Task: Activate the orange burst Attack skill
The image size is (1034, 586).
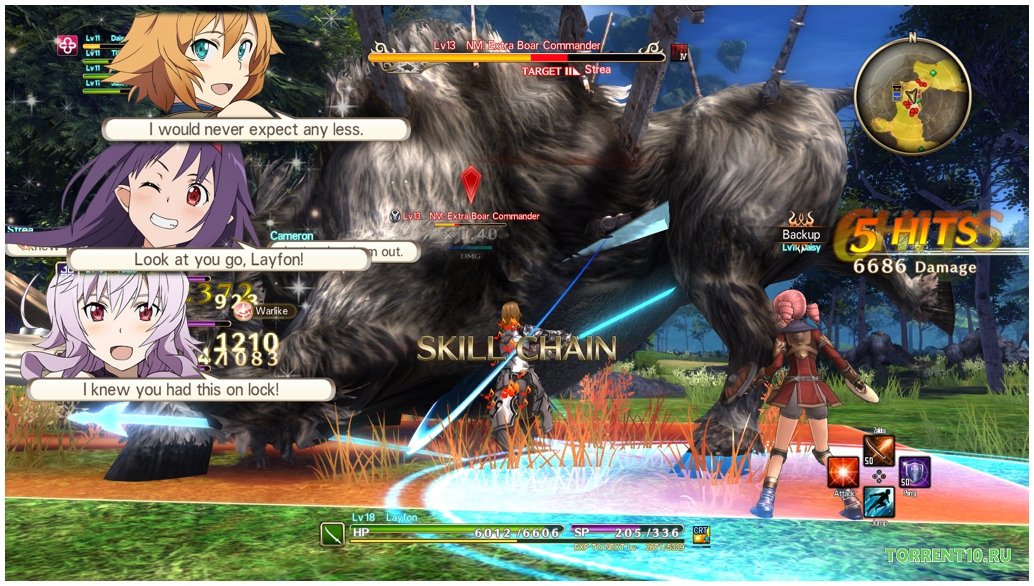Action: (x=844, y=472)
